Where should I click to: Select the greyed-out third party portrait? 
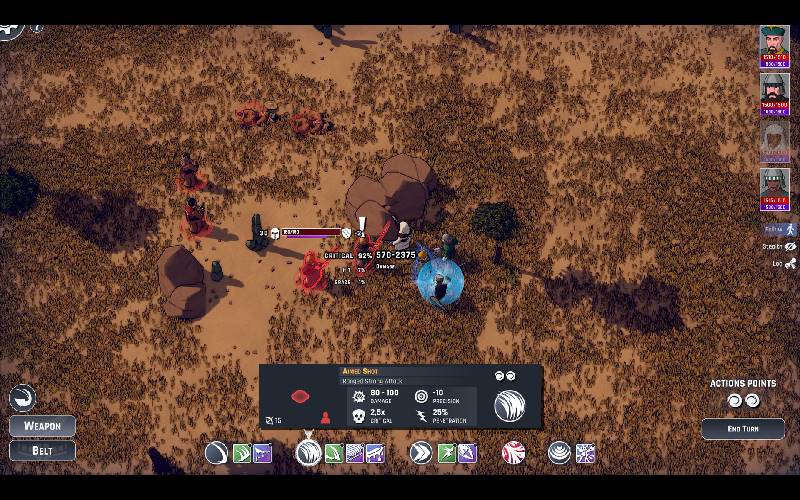774,140
